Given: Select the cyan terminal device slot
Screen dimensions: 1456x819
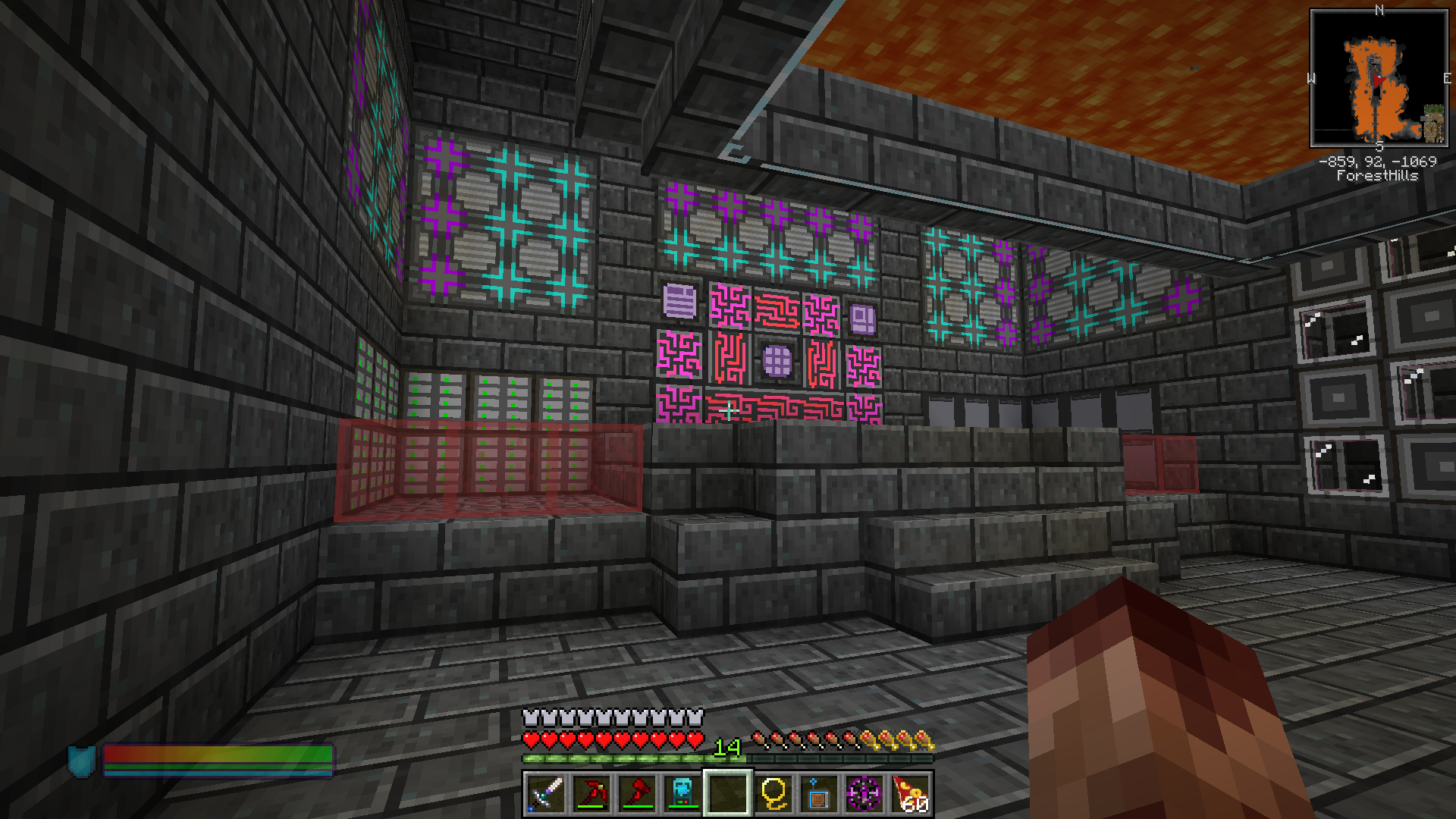Looking at the screenshot, I should [x=682, y=793].
